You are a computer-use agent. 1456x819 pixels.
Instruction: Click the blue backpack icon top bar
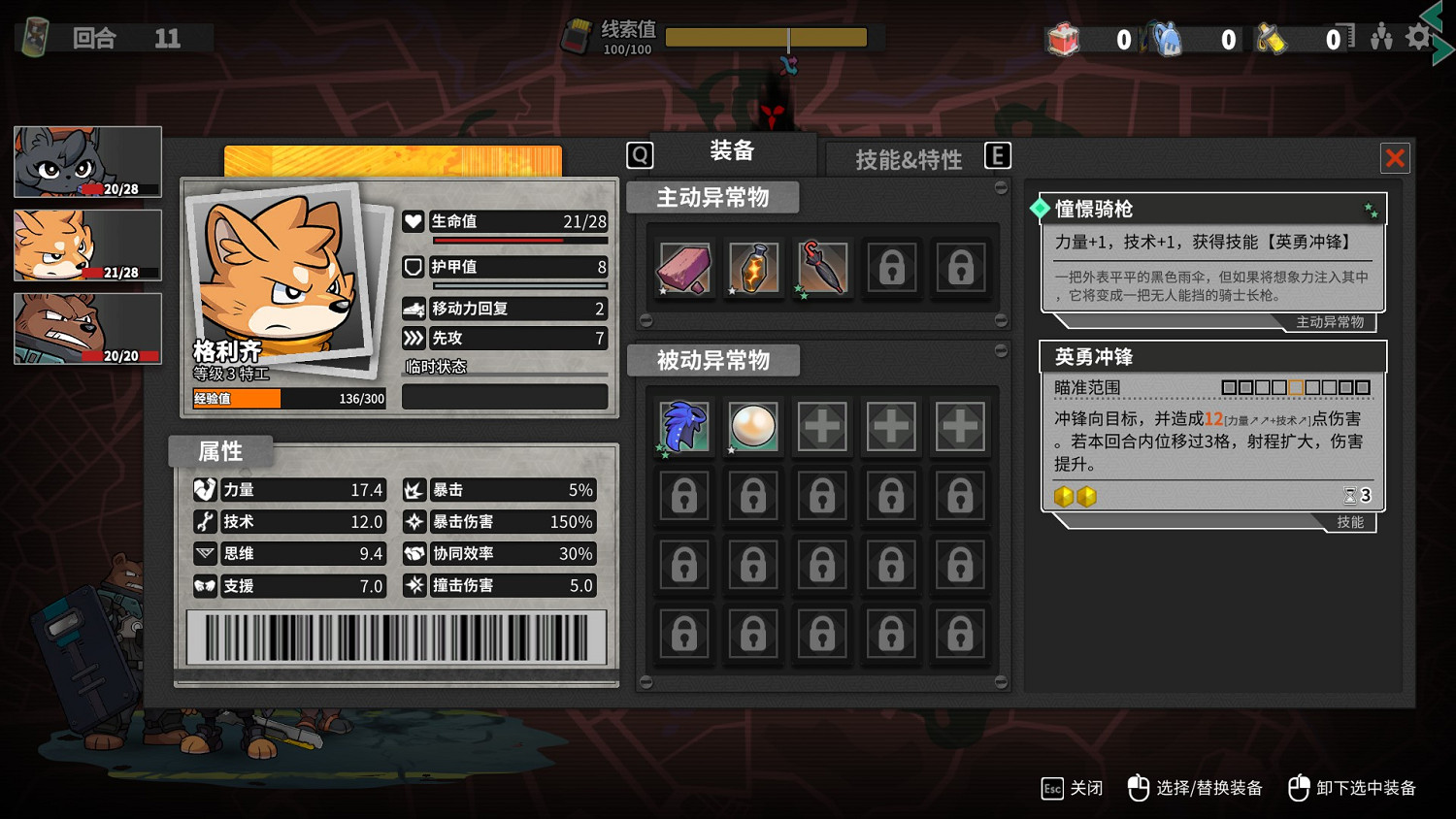click(x=1167, y=38)
